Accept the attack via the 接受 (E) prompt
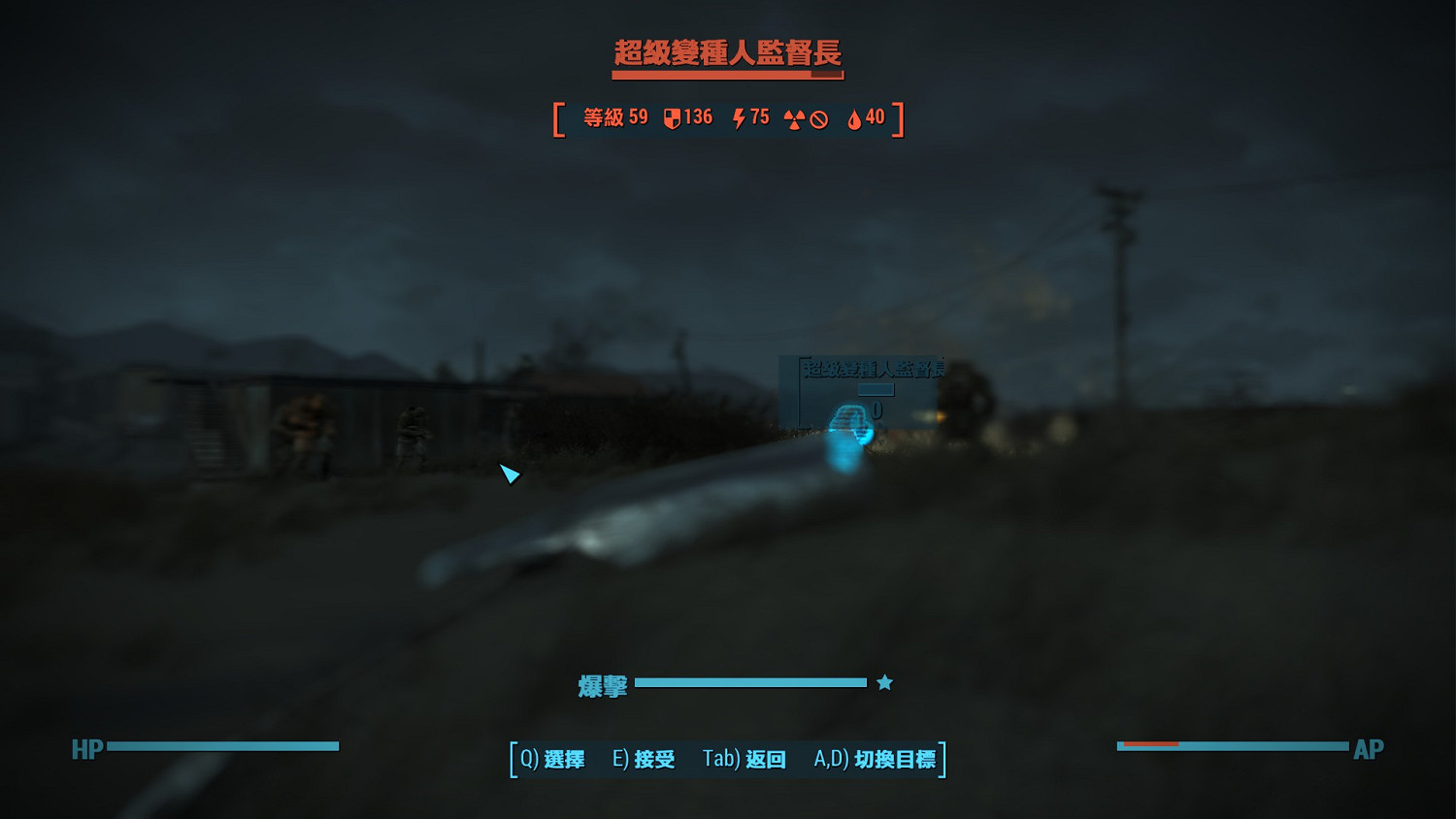This screenshot has width=1456, height=819. [643, 760]
